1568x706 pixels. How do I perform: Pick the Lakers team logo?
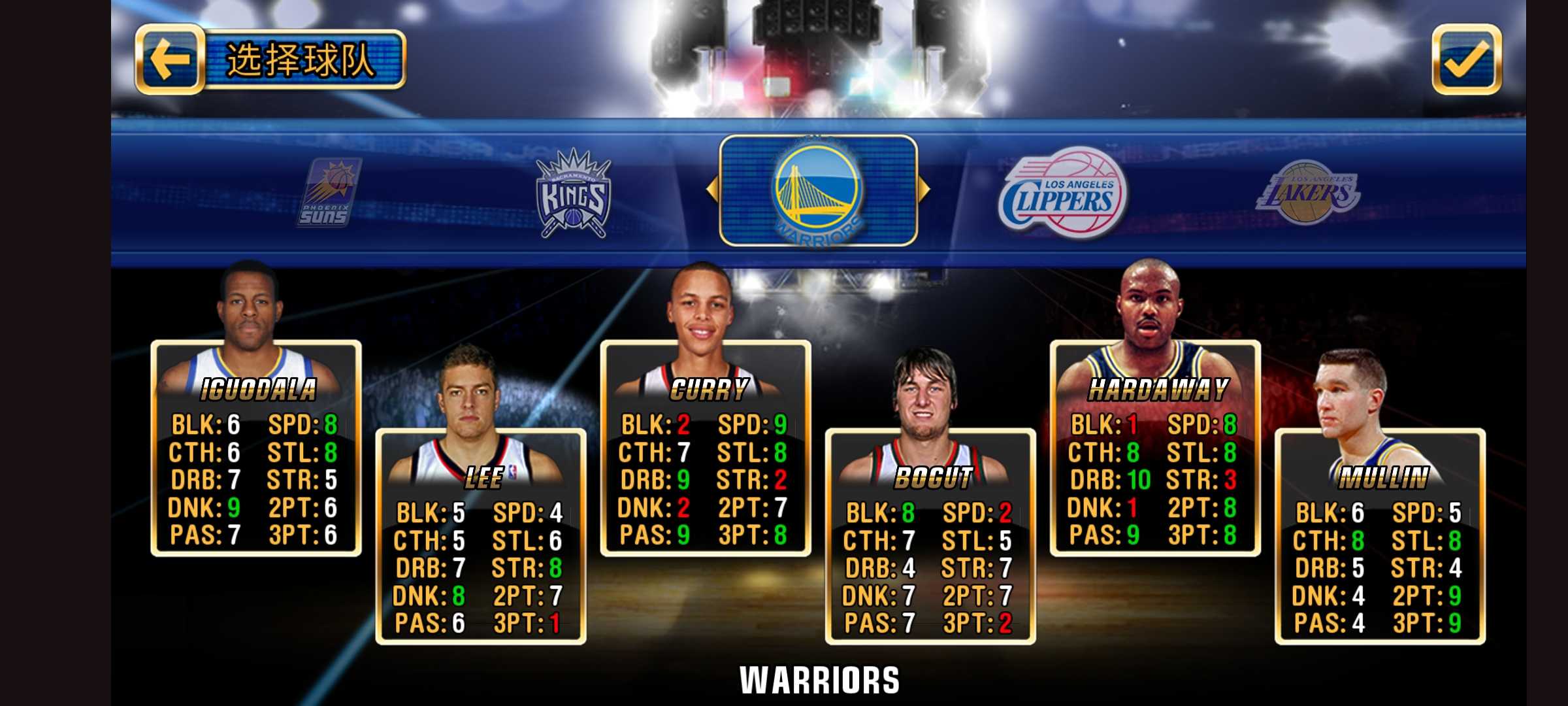[x=1307, y=193]
